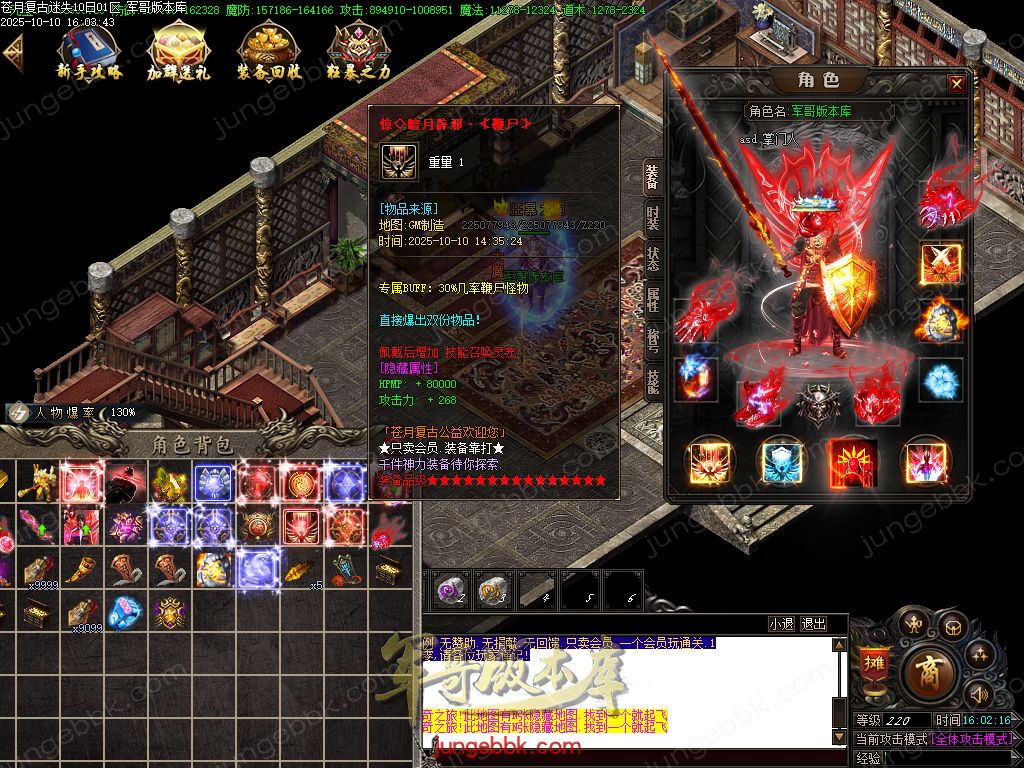Viewport: 1024px width, 768px height.
Task: Click the 退出 exit game button
Action: point(814,624)
